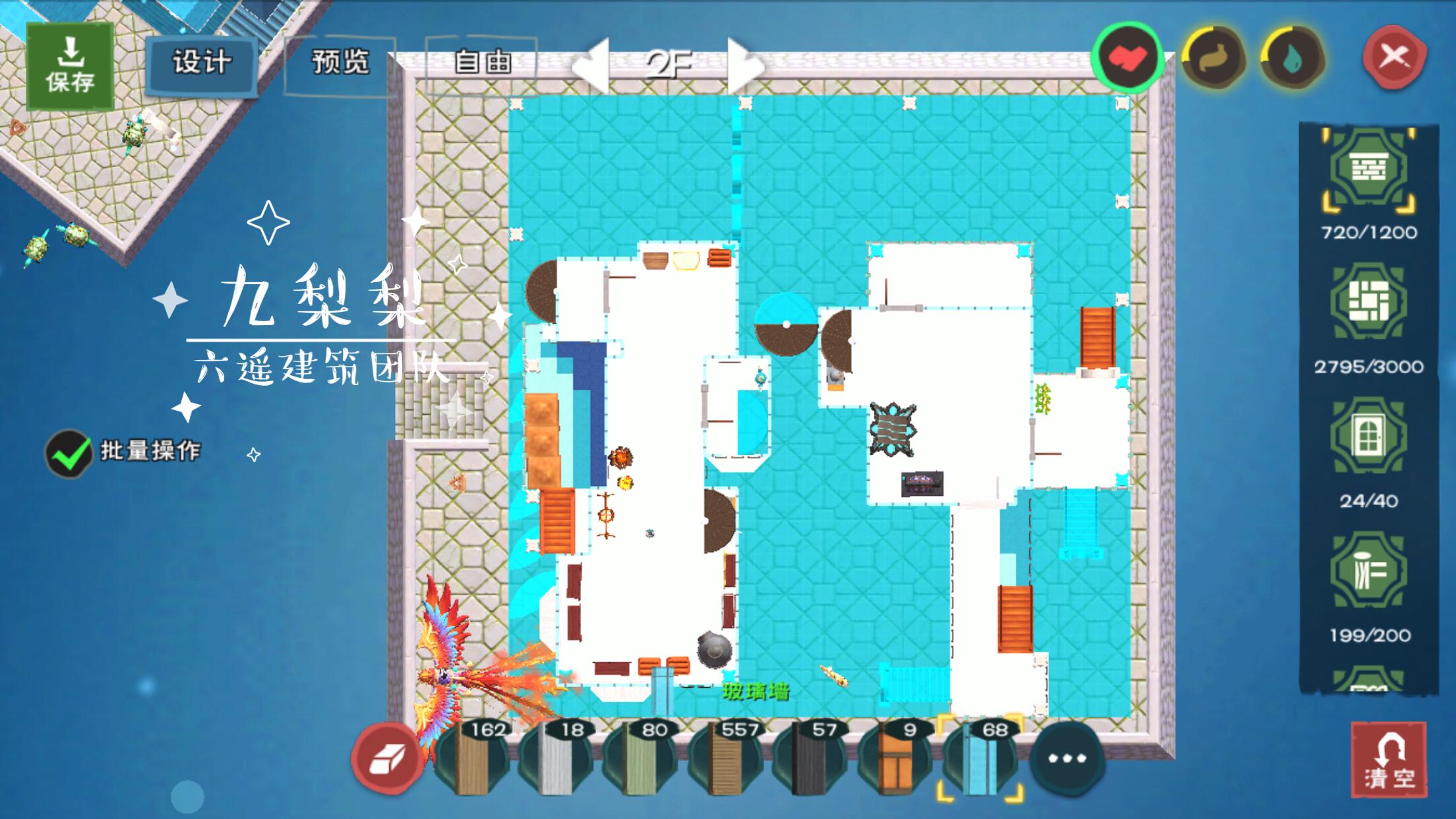Open the 预览 preview mode
Screen dimensions: 1456x819
[x=340, y=63]
